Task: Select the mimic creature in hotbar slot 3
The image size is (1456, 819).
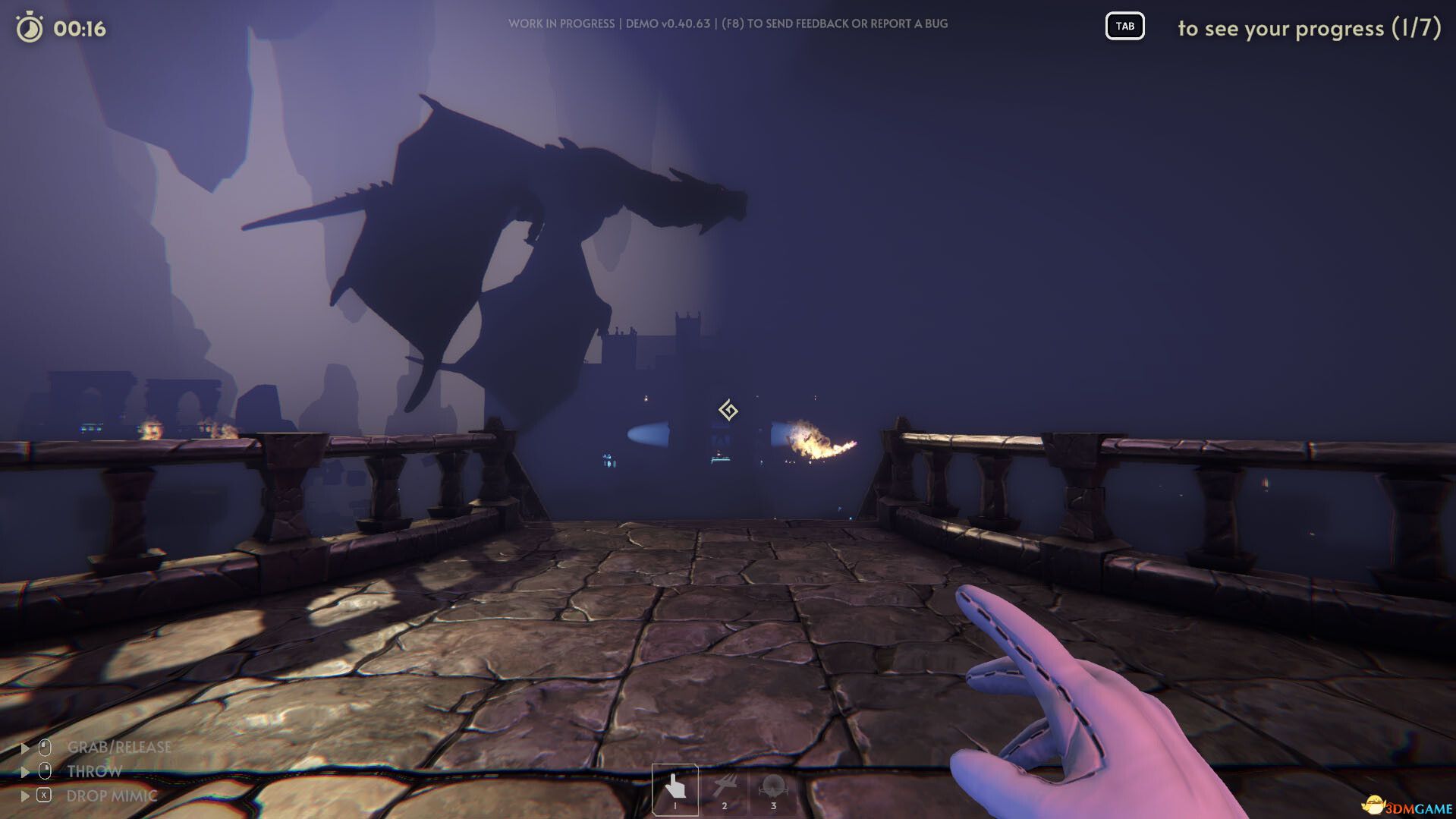Action: pos(774,784)
